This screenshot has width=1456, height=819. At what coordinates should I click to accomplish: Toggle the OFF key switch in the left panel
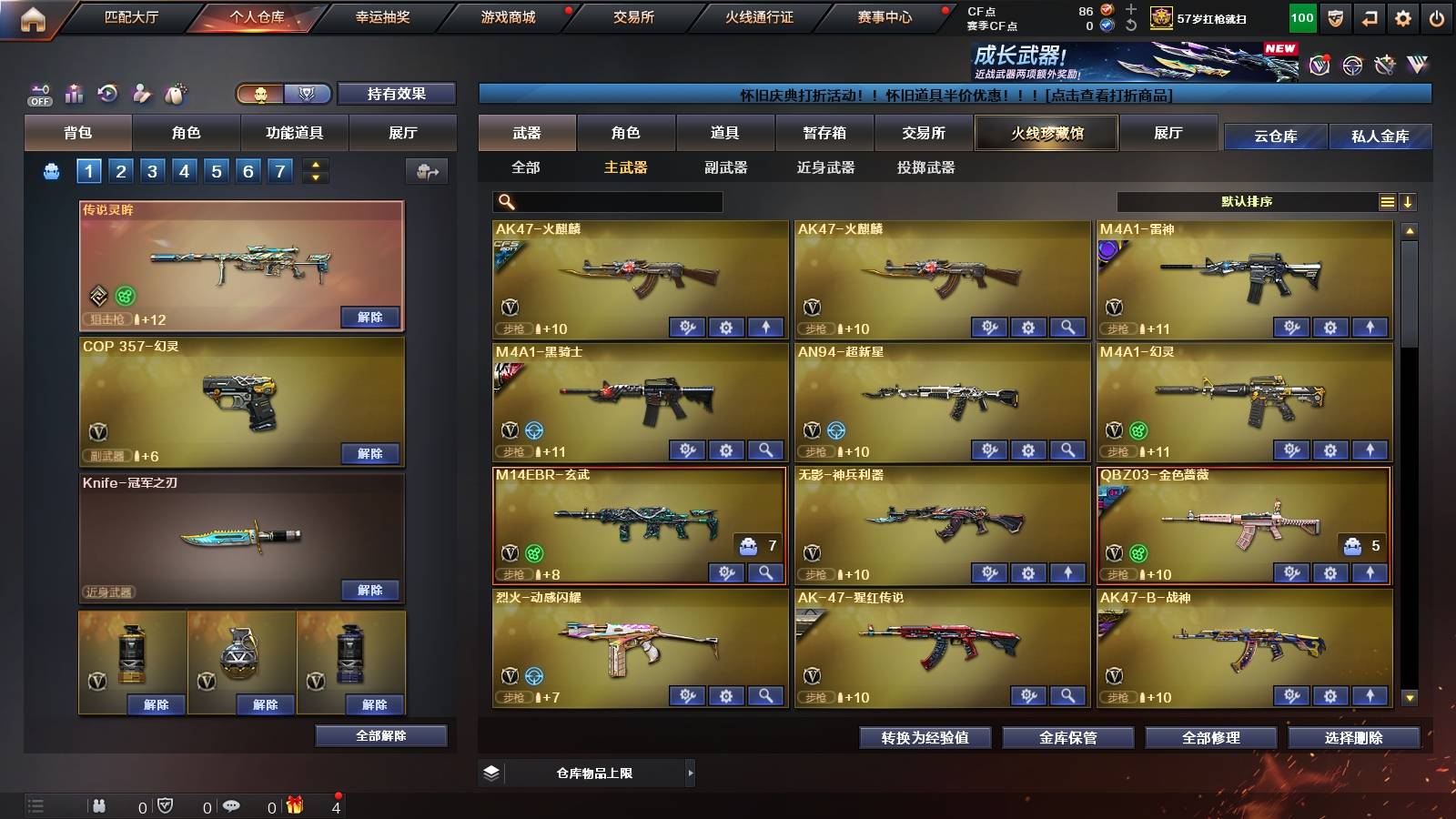[x=38, y=94]
